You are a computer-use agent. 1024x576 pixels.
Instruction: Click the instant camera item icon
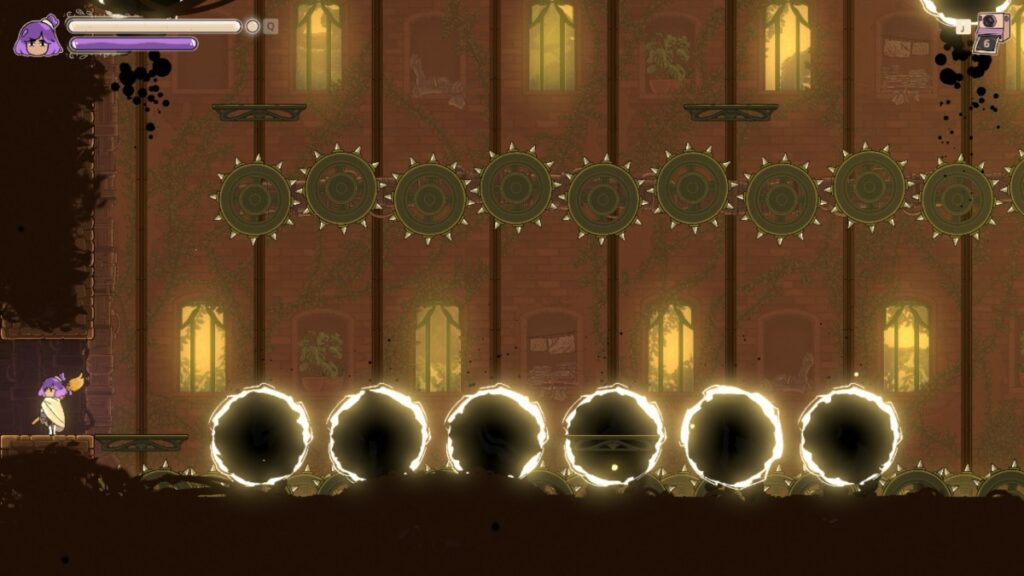pyautogui.click(x=993, y=25)
